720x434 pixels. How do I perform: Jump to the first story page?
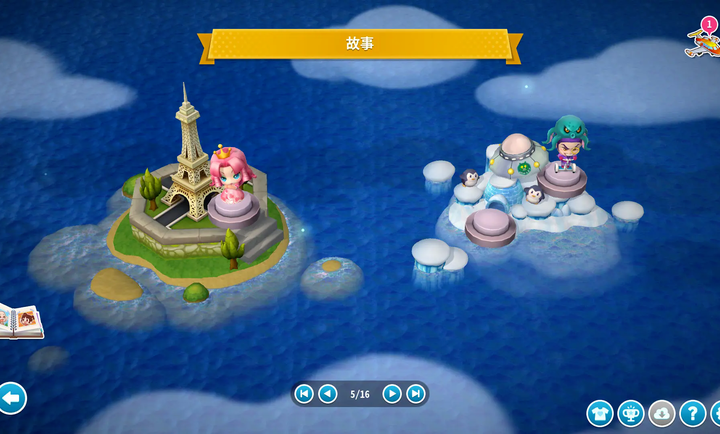(304, 394)
